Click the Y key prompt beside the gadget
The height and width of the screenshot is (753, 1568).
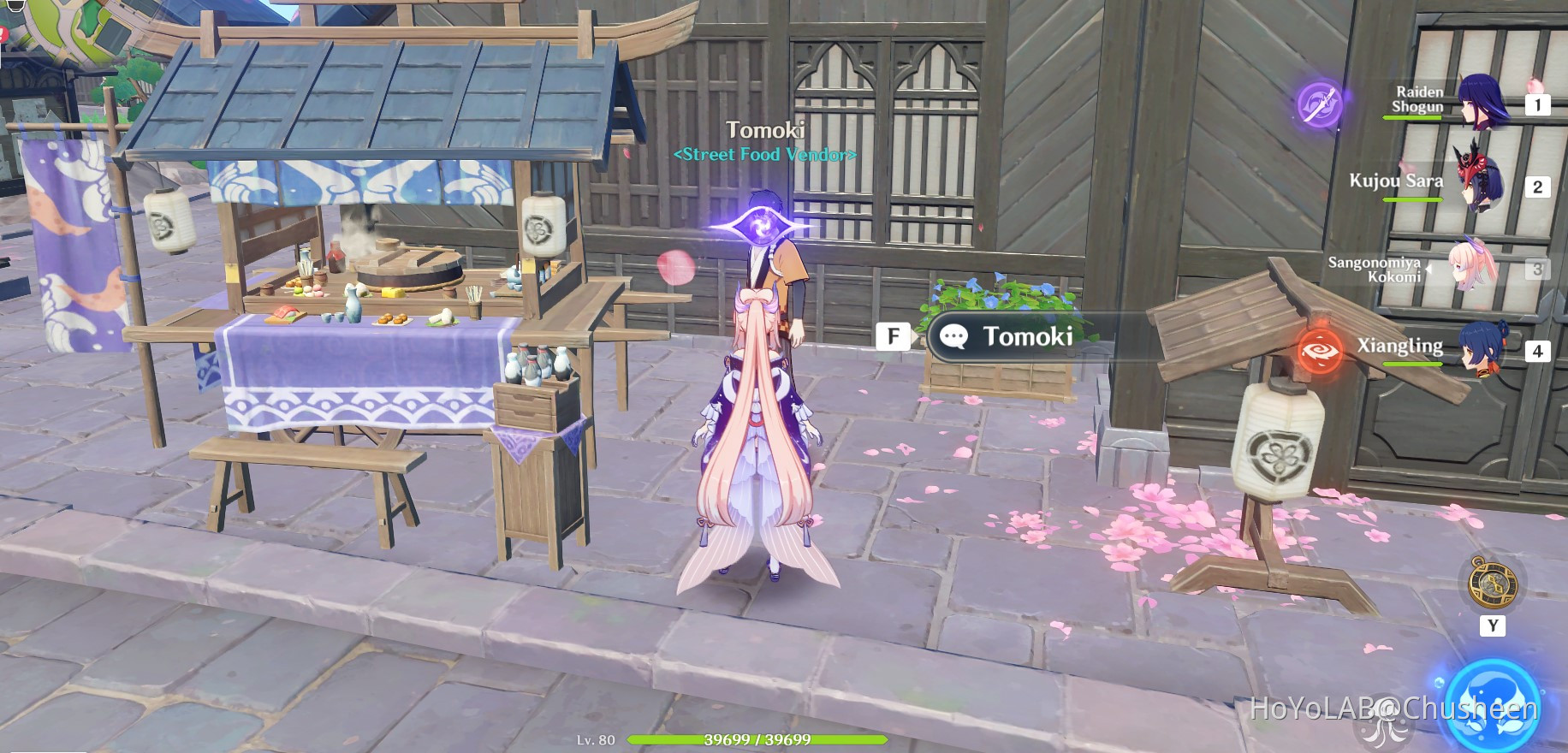[1493, 626]
